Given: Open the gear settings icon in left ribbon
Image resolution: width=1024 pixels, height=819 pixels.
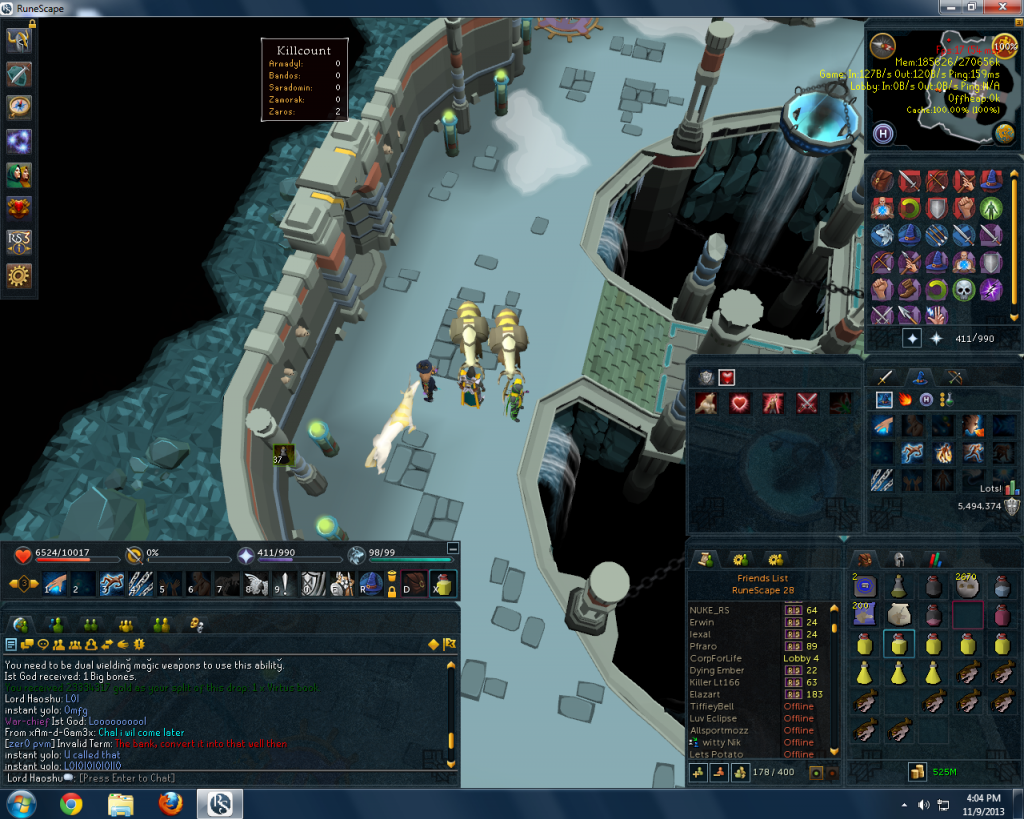Looking at the screenshot, I should pyautogui.click(x=19, y=276).
